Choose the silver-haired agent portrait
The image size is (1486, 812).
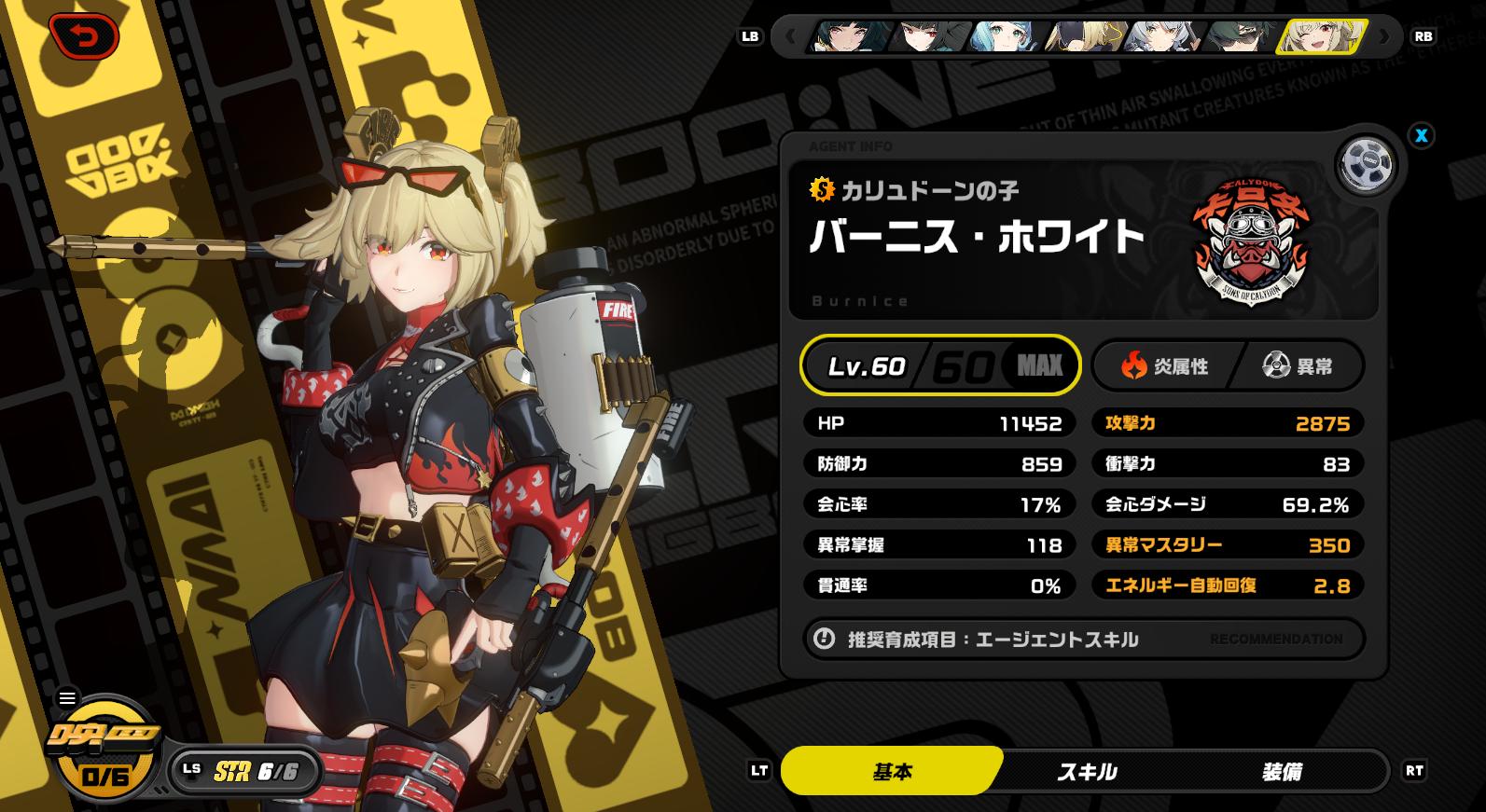pyautogui.click(x=1160, y=37)
